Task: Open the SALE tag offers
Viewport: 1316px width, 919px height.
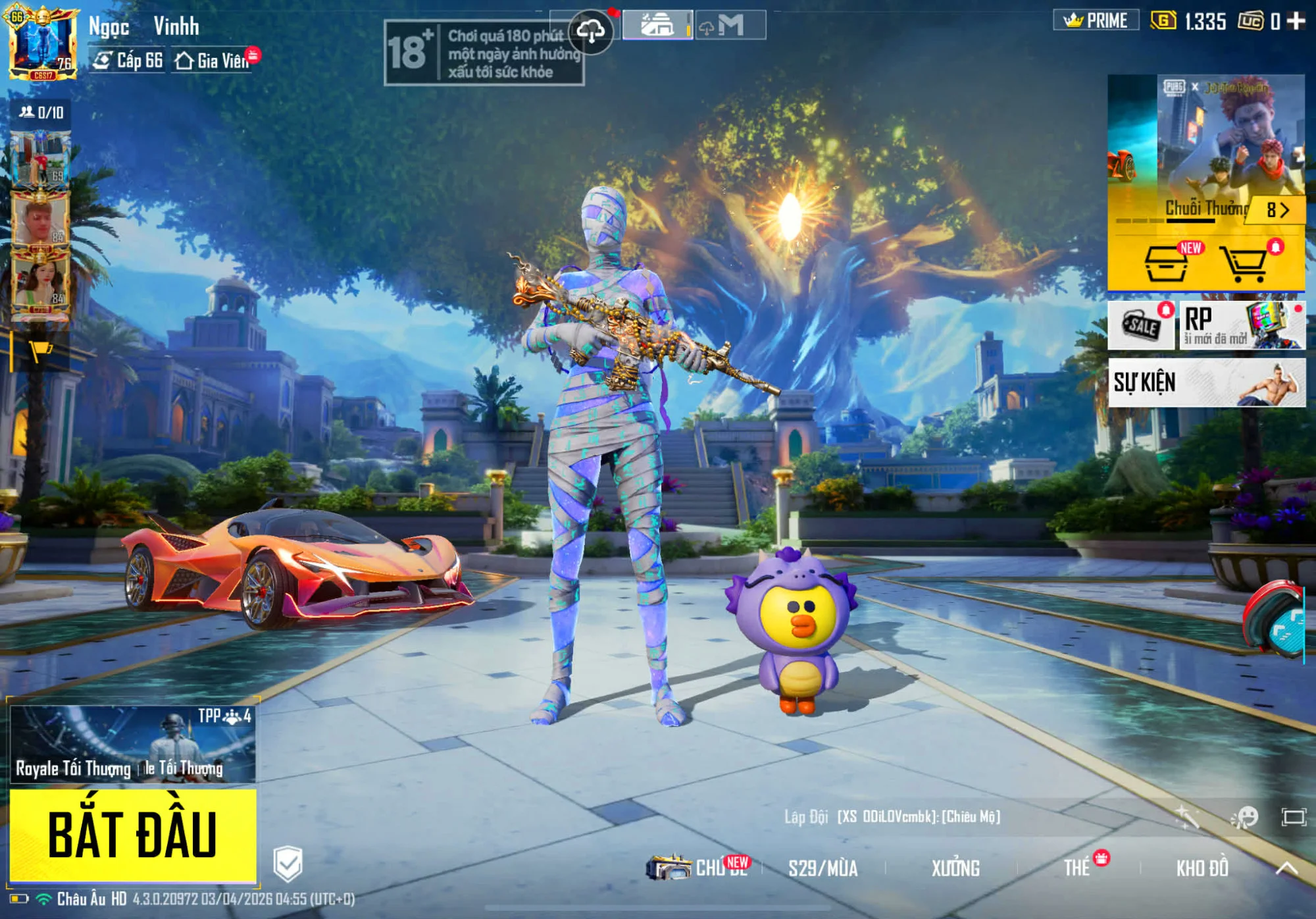Action: point(1141,325)
